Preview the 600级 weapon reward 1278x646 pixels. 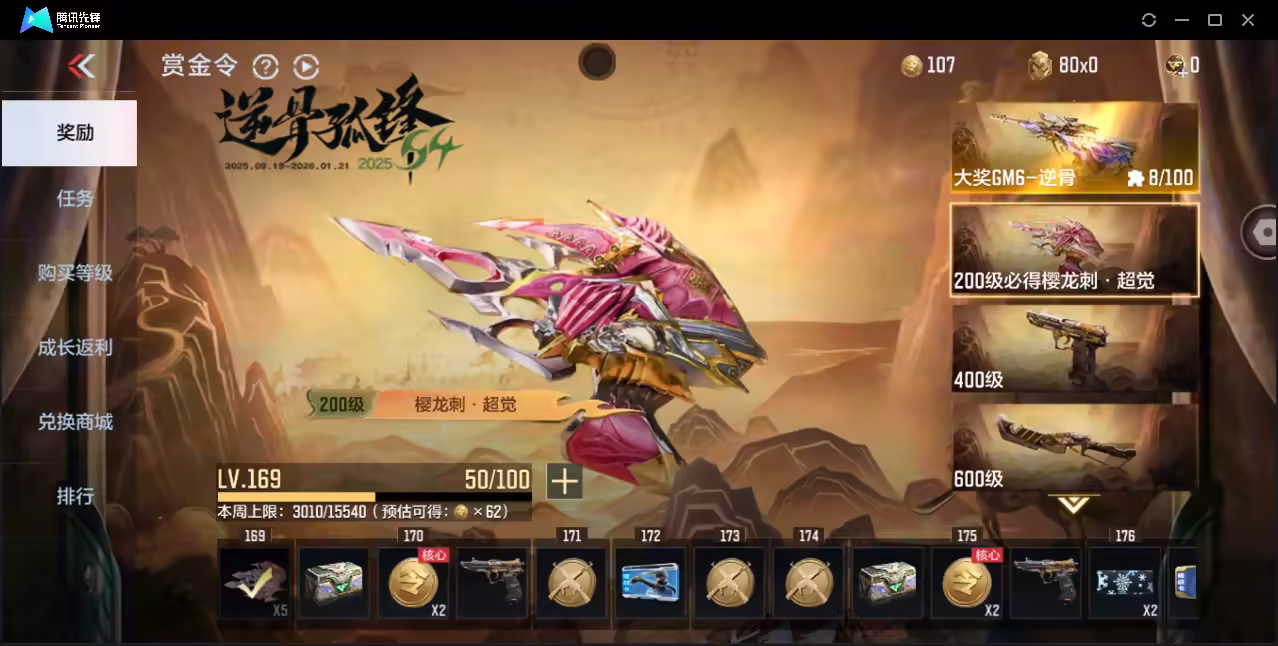pyautogui.click(x=1074, y=447)
